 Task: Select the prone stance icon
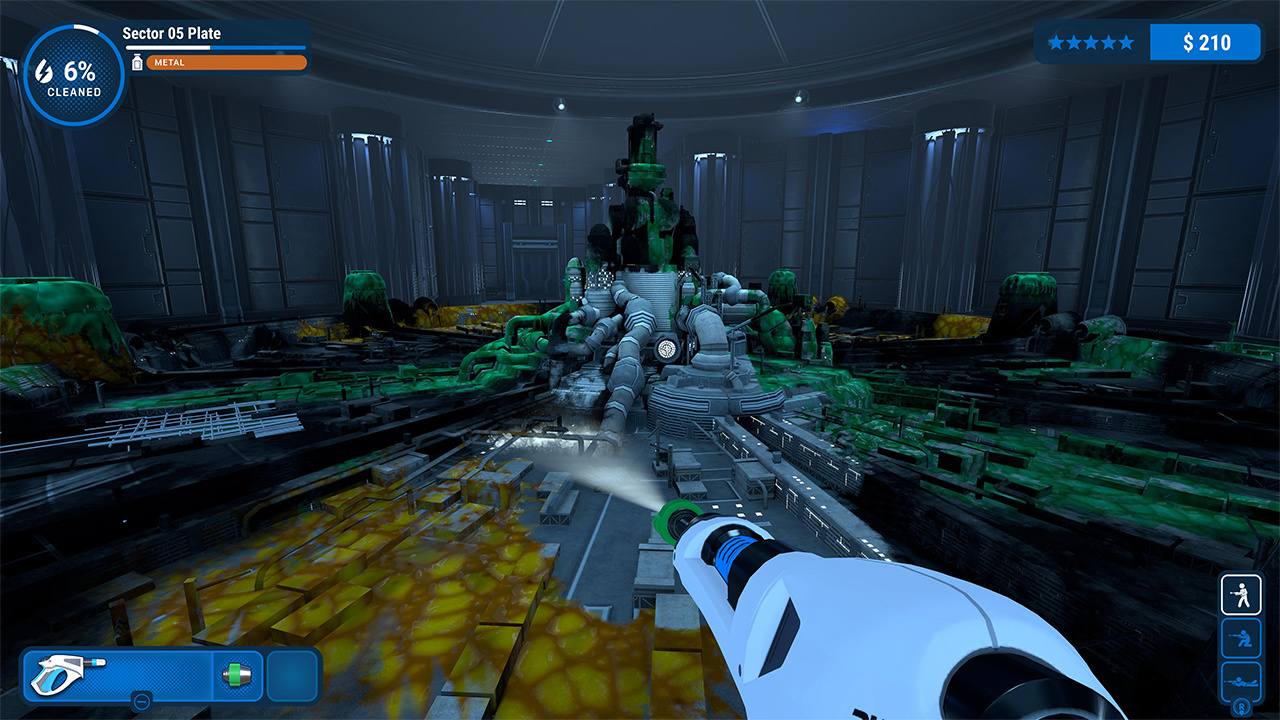click(1240, 680)
